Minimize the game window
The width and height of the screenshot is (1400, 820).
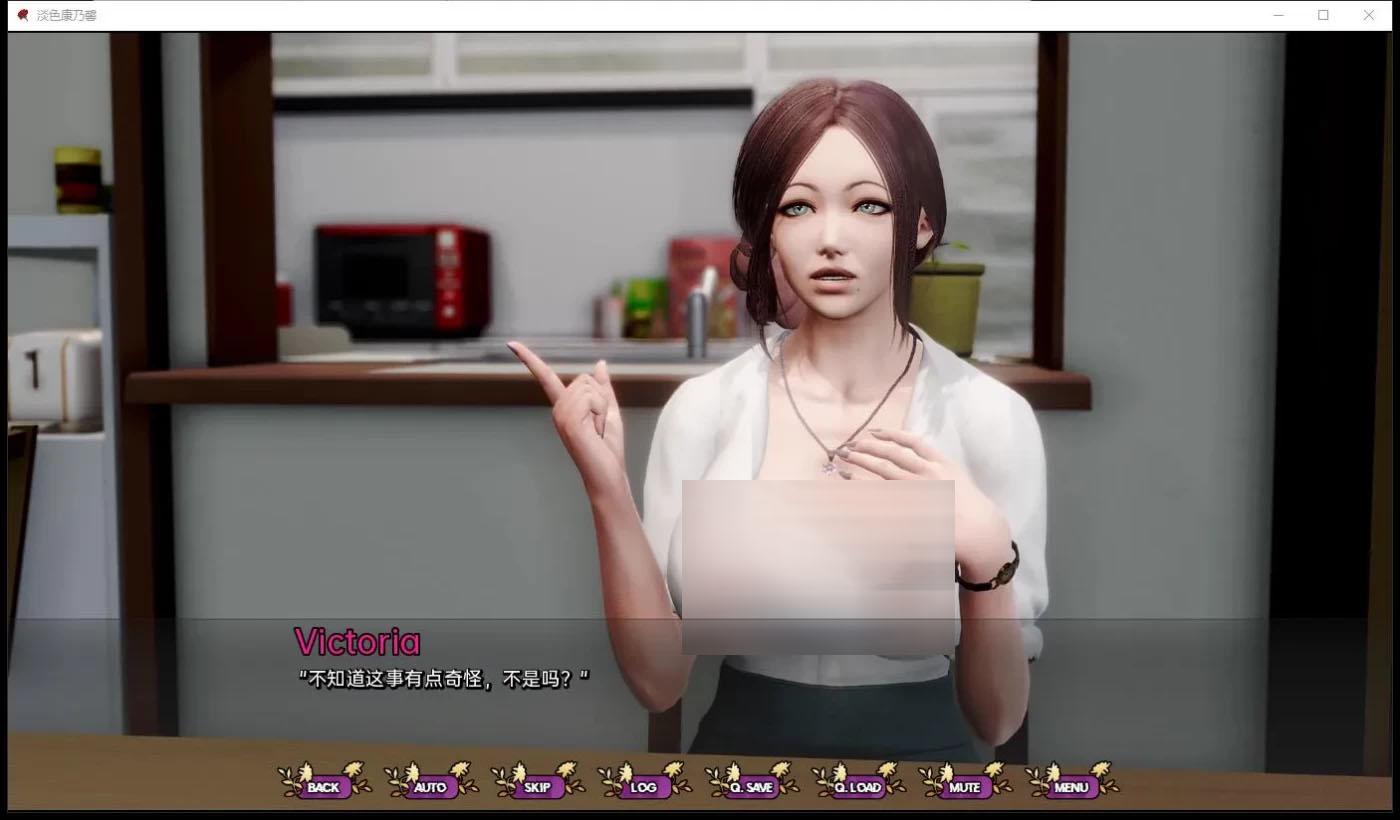pos(1278,15)
